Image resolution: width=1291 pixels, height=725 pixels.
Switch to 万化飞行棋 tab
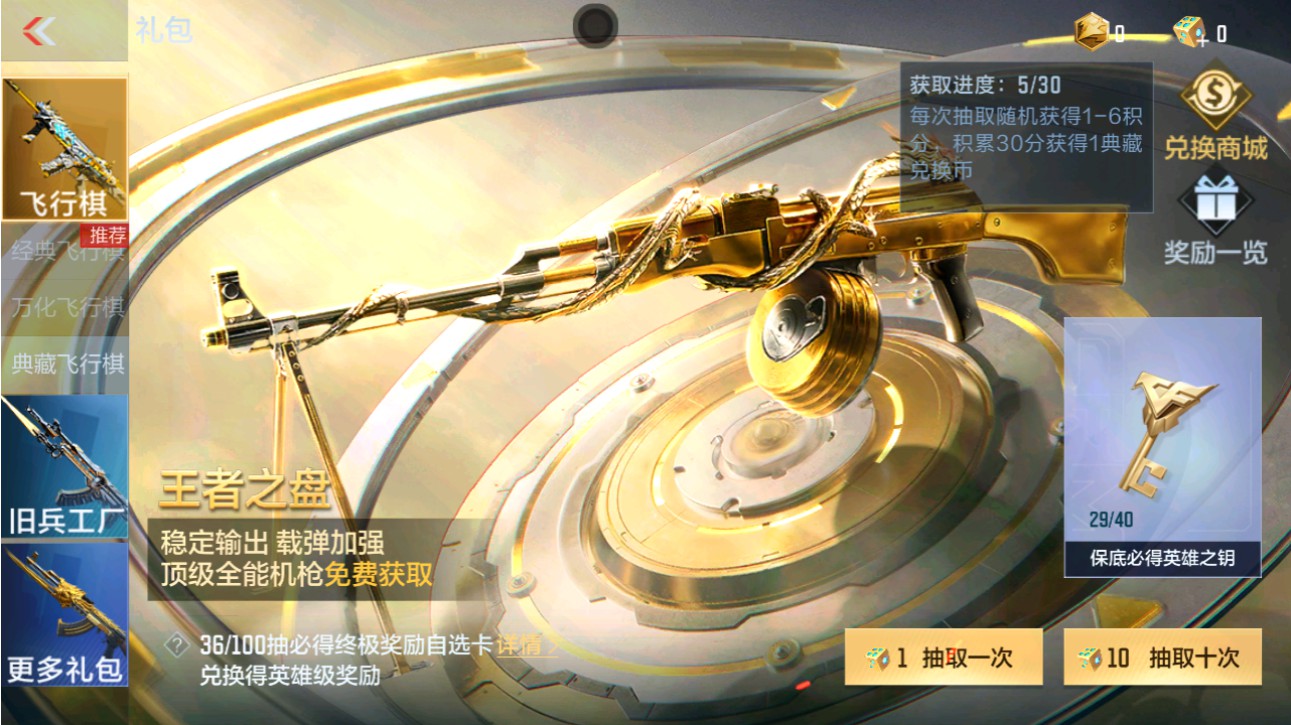pos(64,306)
